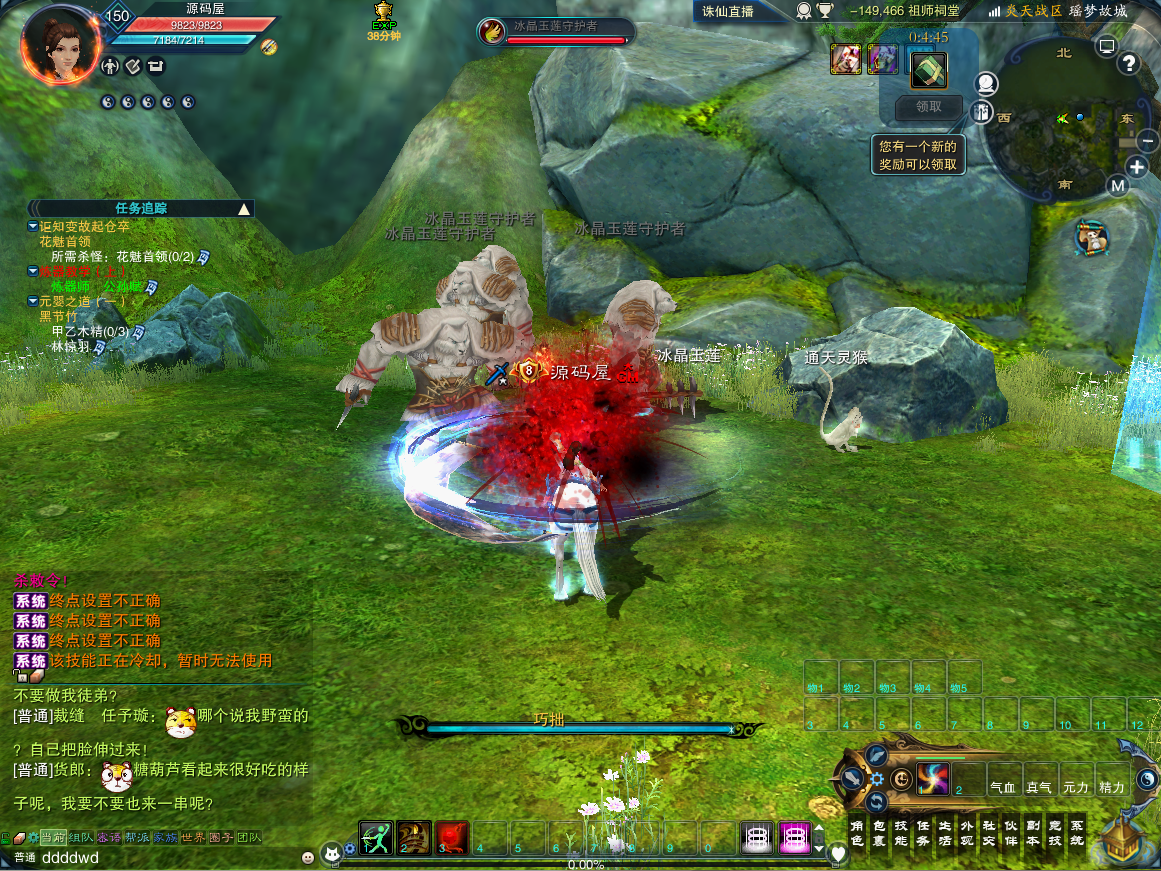Switch chat to the 组队 team channel
This screenshot has height=871, width=1161.
[81, 838]
